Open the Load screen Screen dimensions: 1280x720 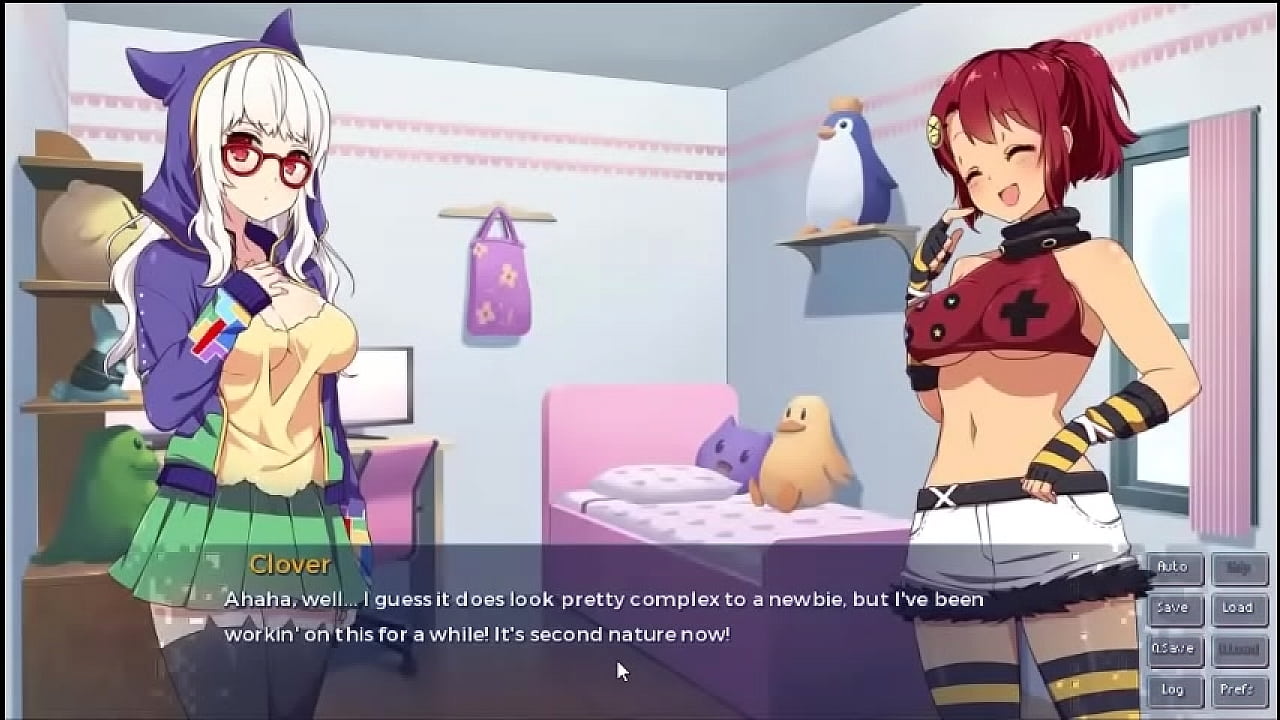pos(1239,608)
